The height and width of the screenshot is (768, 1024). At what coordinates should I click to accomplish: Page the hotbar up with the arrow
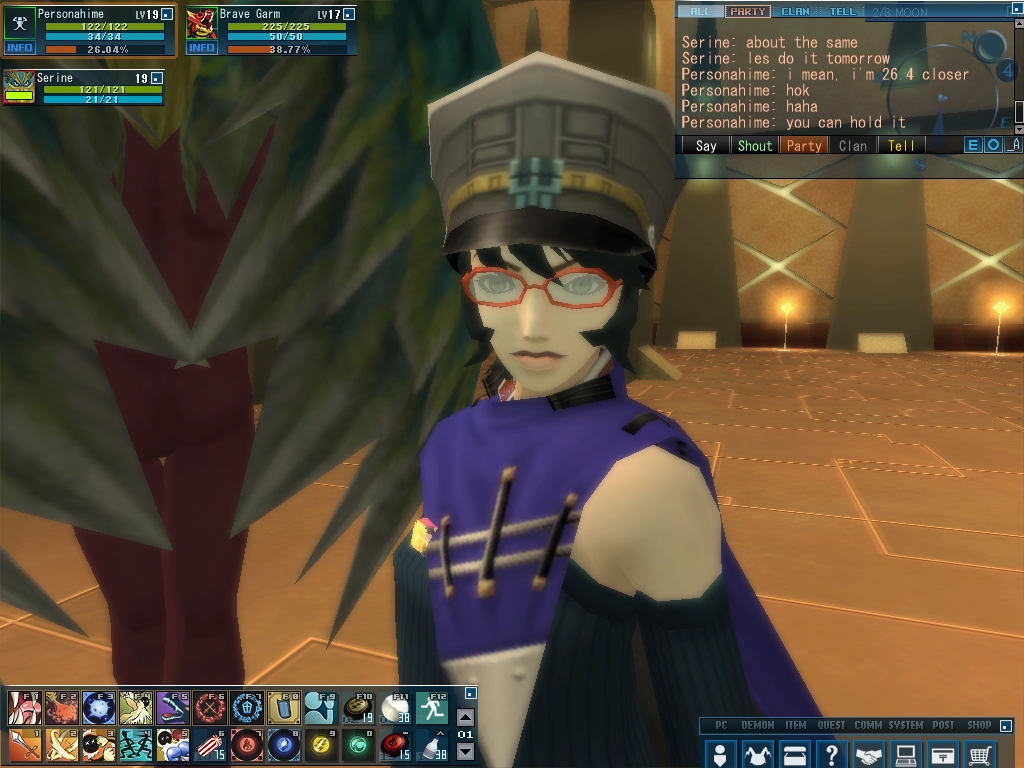tap(465, 717)
